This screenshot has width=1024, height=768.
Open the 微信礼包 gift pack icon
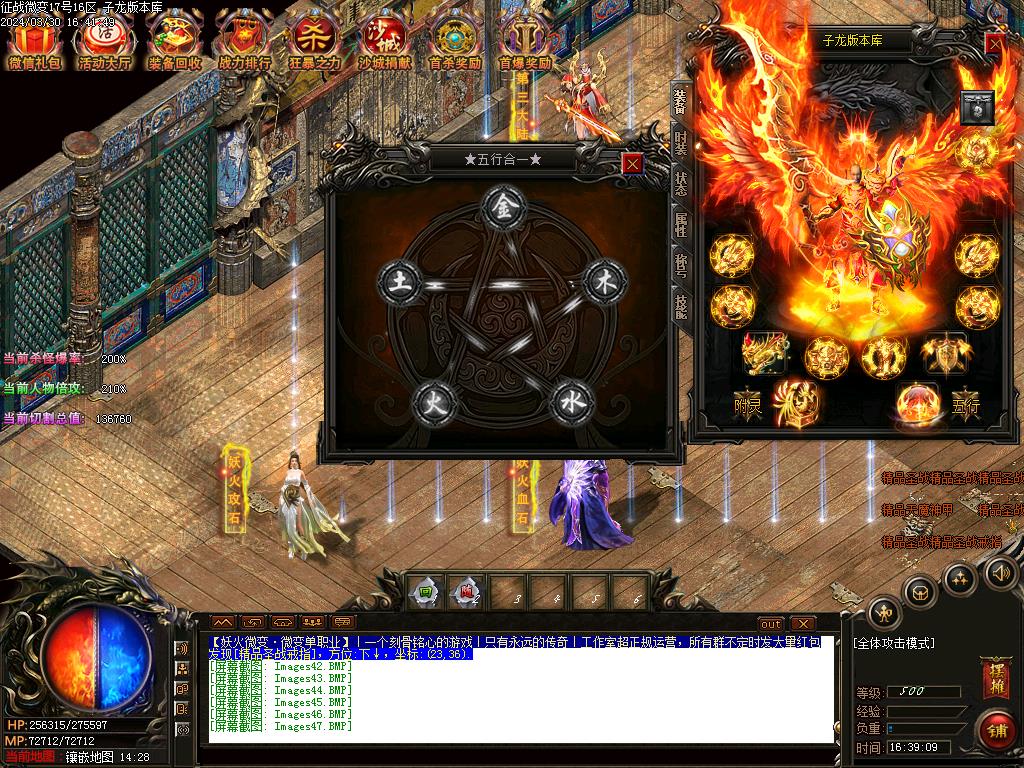[35, 40]
